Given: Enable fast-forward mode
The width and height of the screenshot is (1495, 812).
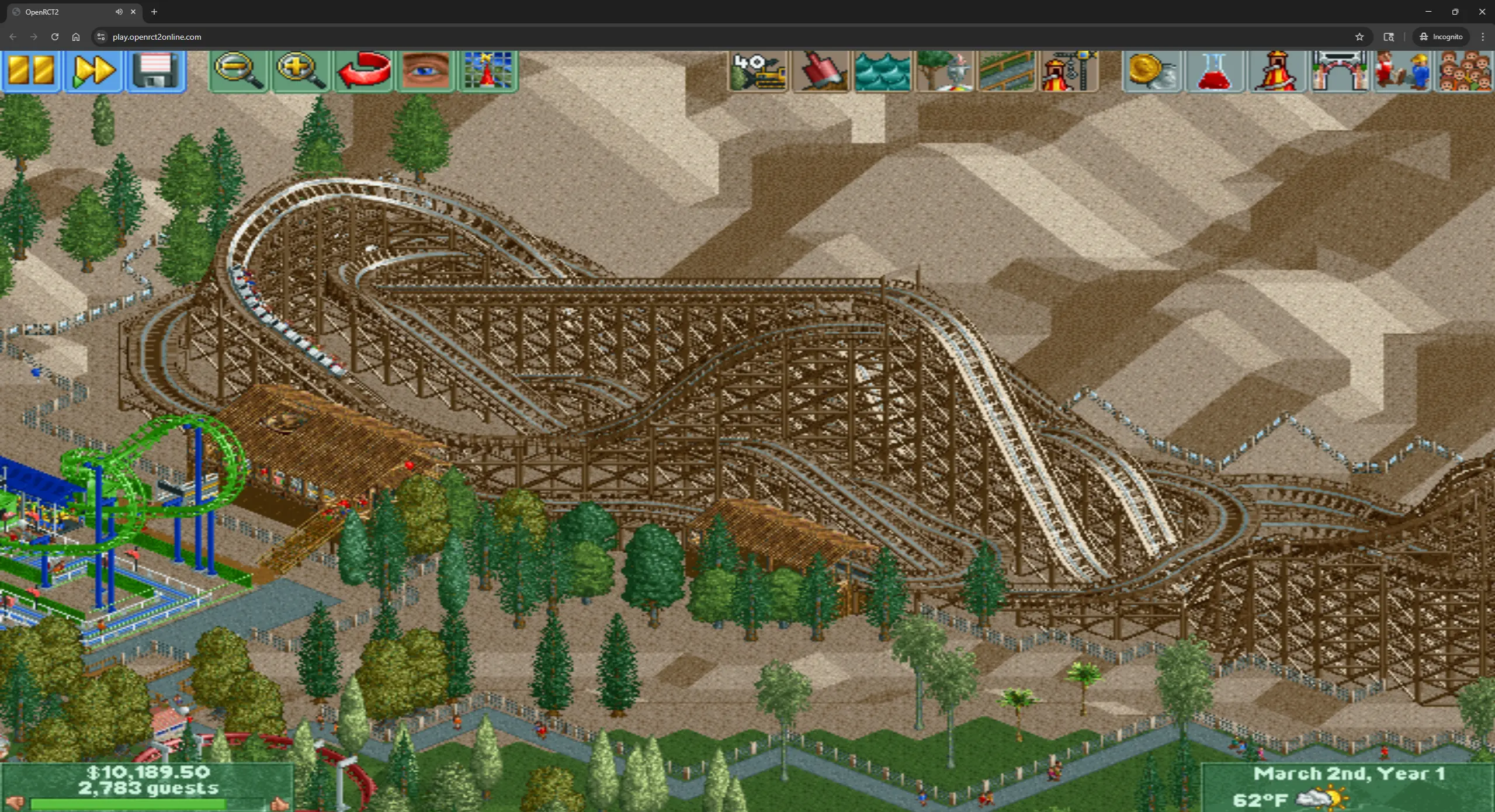Looking at the screenshot, I should click(93, 71).
